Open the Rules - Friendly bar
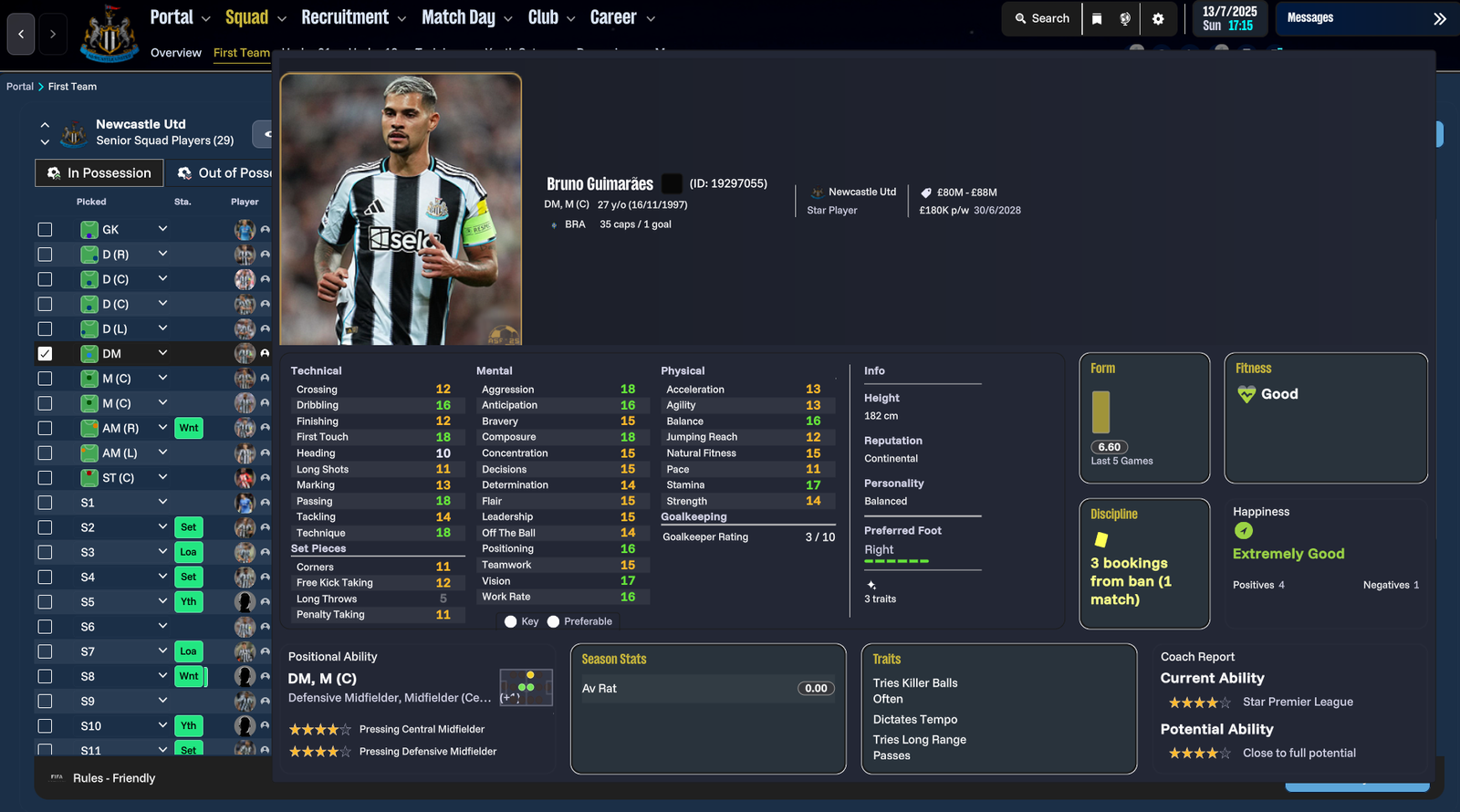 tap(114, 778)
